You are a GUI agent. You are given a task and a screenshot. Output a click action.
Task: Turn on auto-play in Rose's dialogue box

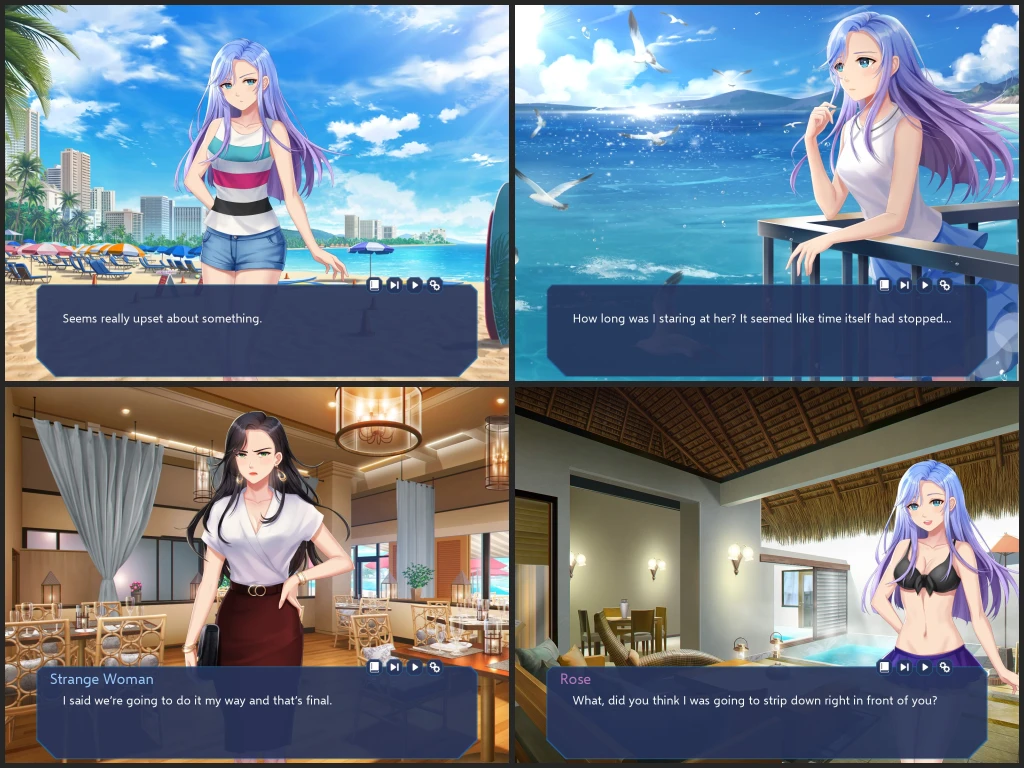tap(925, 667)
